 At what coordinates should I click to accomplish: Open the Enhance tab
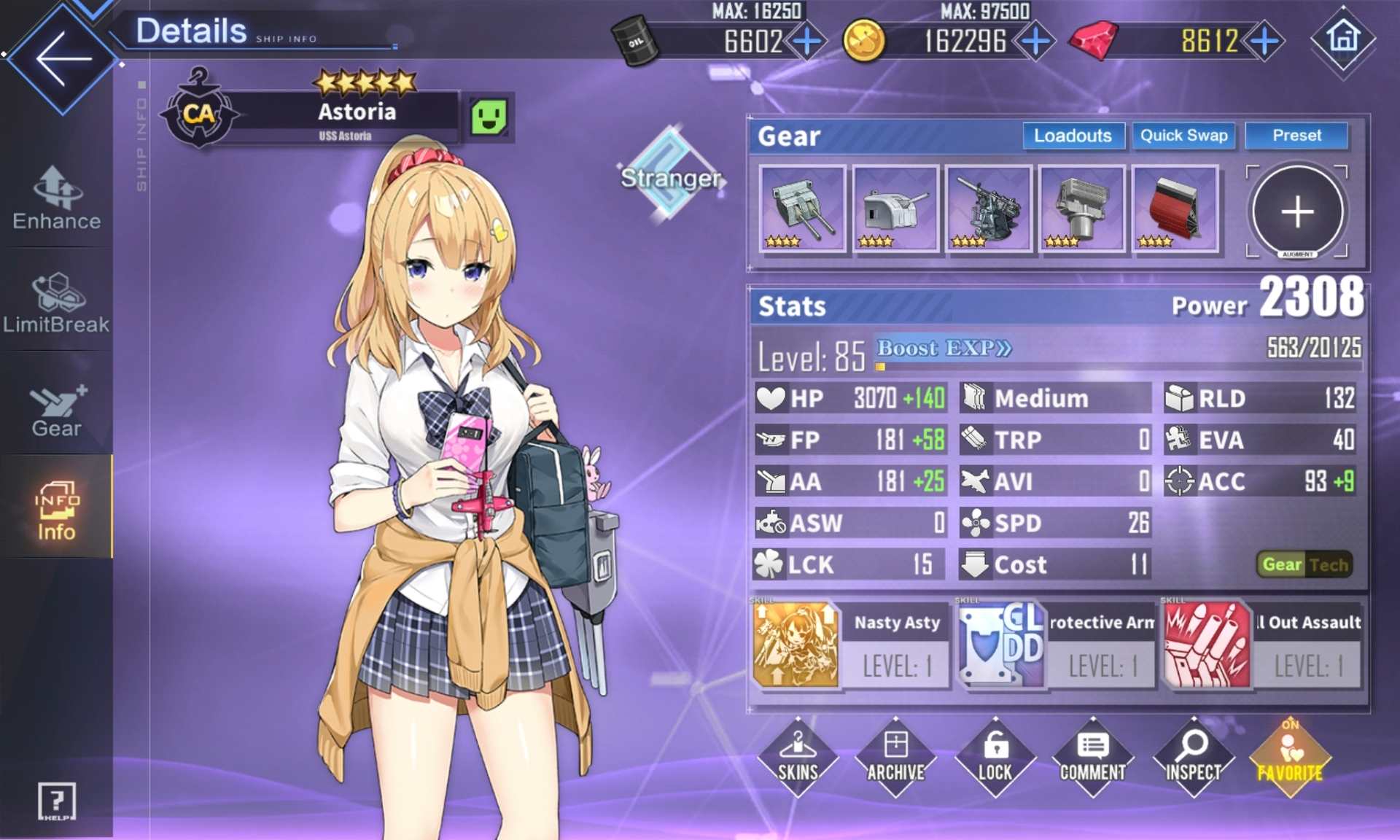(x=57, y=198)
